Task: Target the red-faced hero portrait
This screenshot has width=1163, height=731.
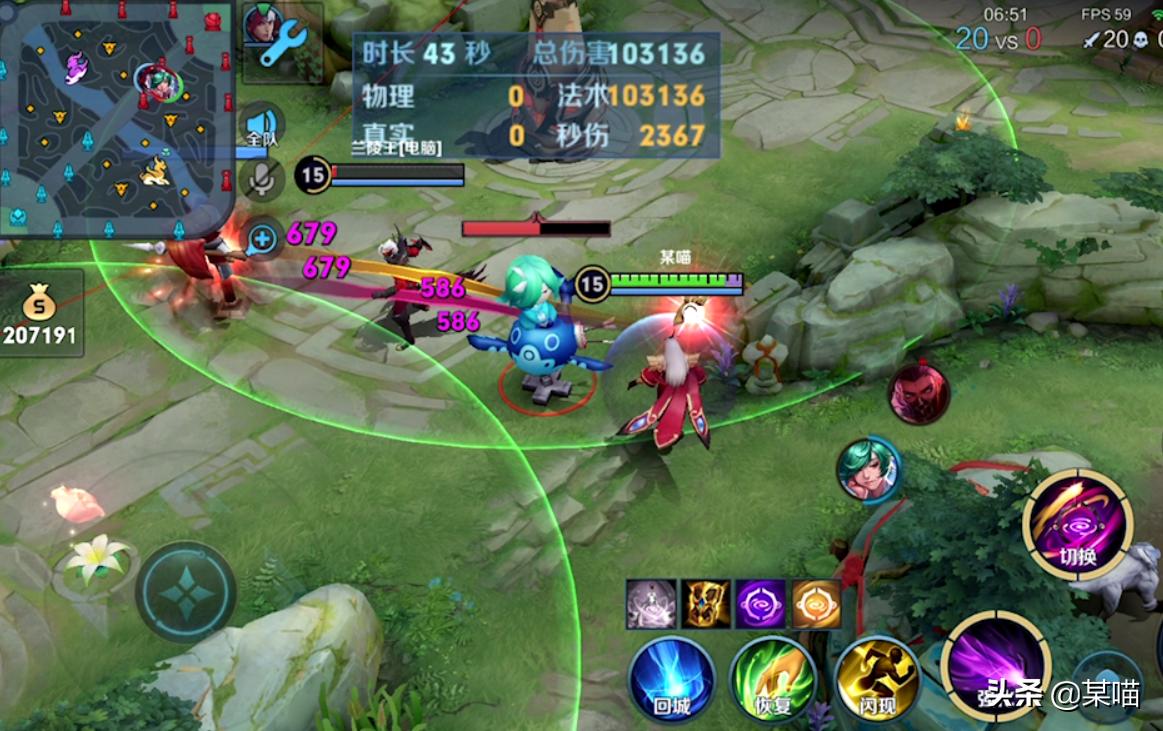Action: point(918,391)
